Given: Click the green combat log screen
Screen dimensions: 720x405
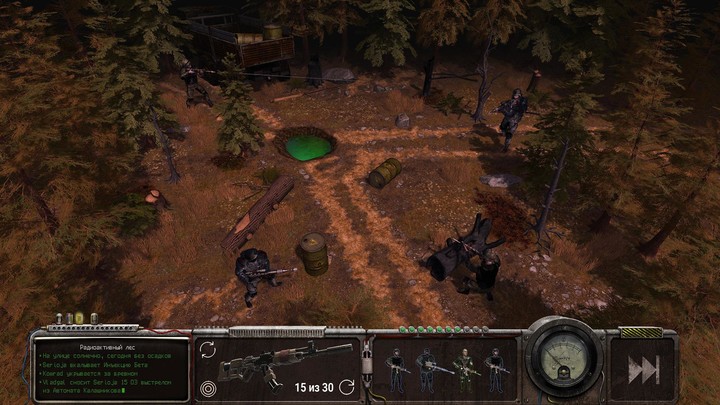Looking at the screenshot, I should point(97,368).
